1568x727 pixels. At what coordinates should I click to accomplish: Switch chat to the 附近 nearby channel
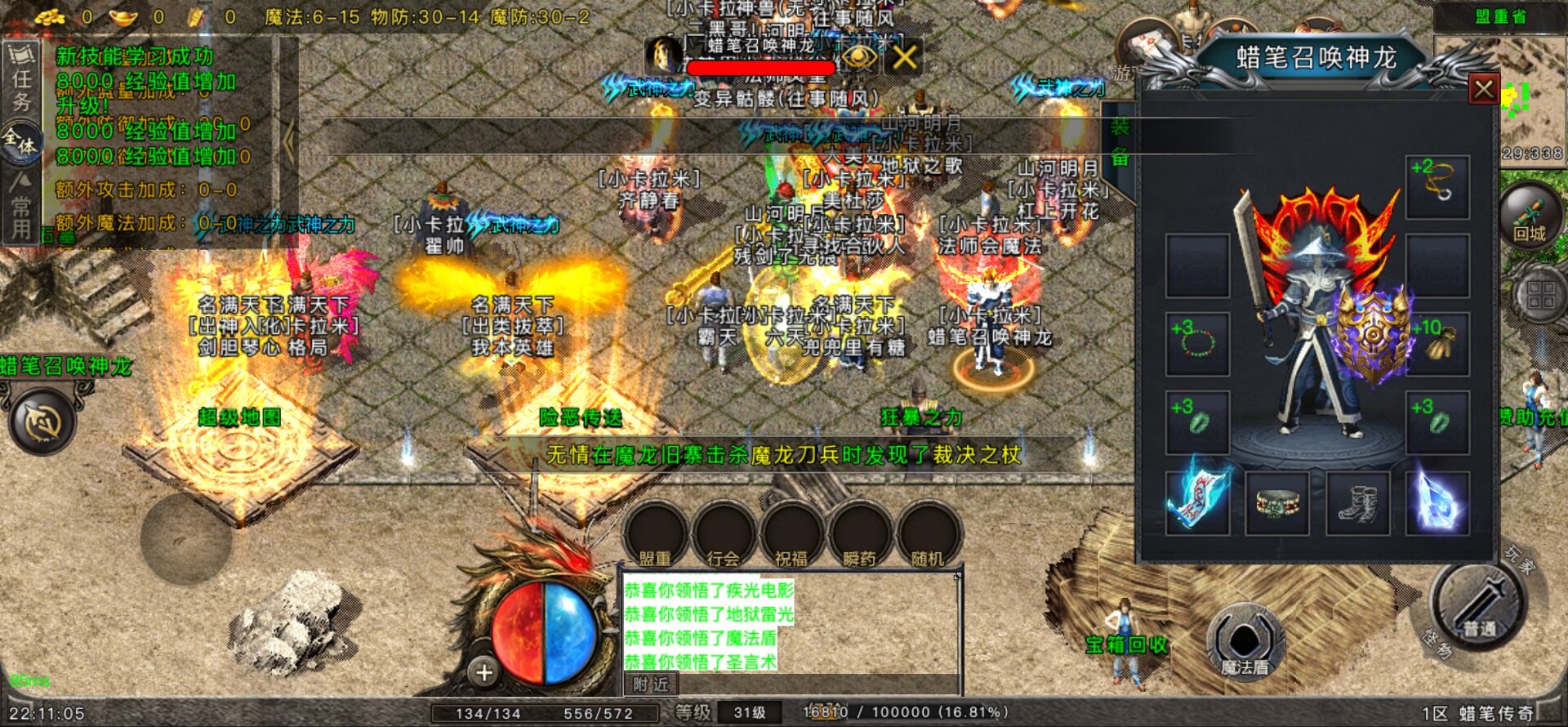coord(651,685)
